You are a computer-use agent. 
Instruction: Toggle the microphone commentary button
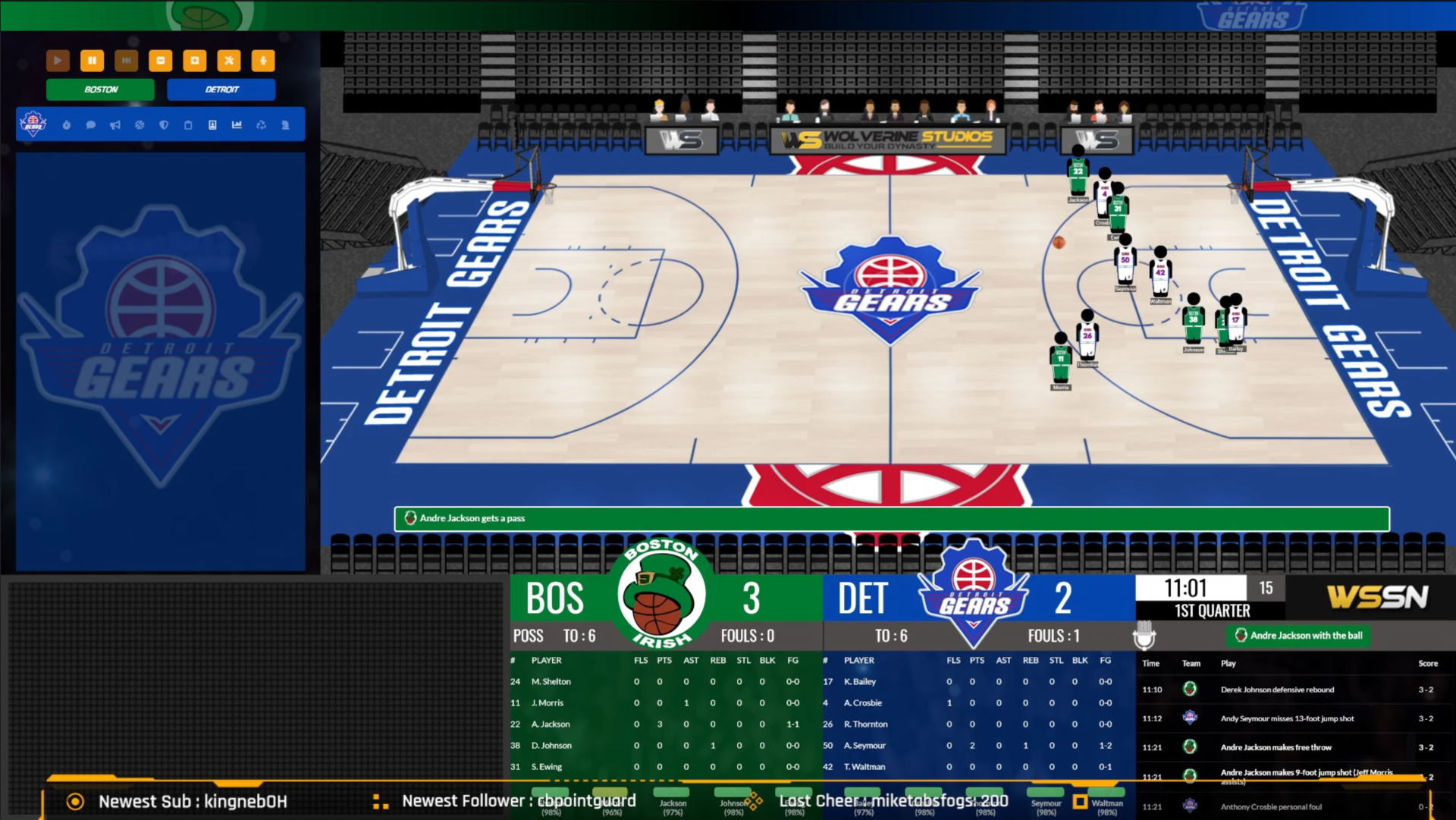262,61
